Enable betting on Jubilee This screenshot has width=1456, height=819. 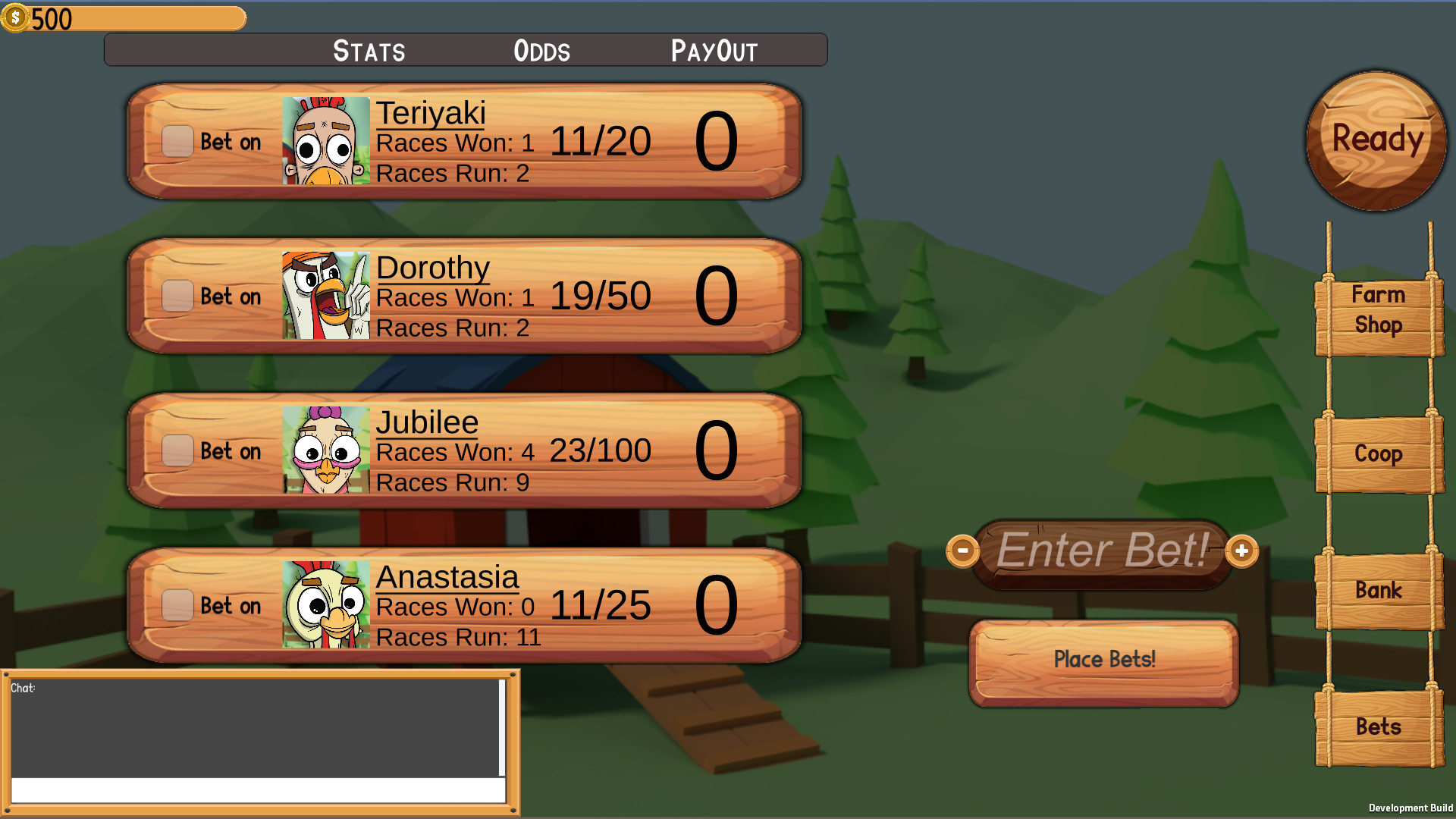177,451
